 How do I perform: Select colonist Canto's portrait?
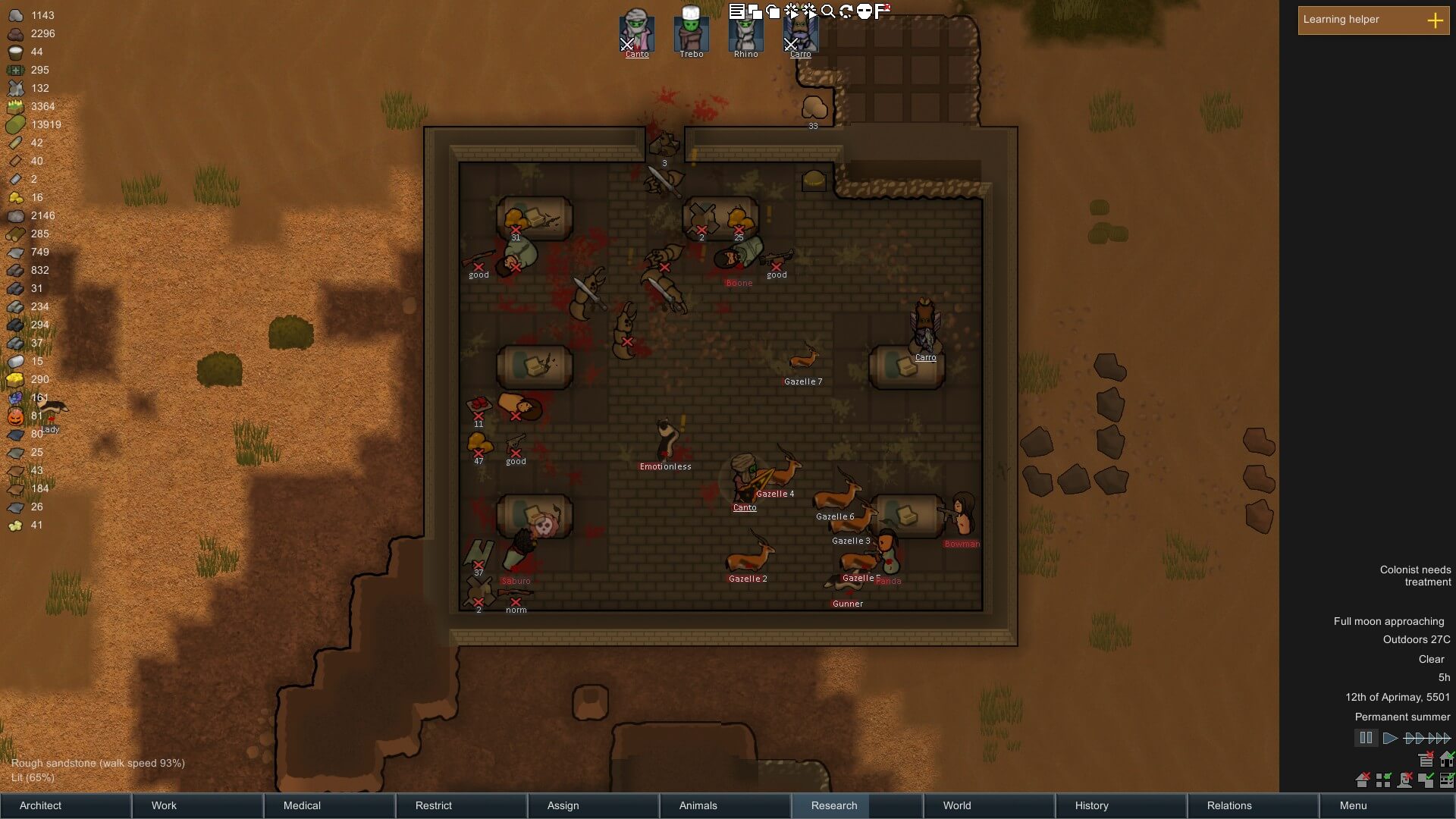click(636, 32)
